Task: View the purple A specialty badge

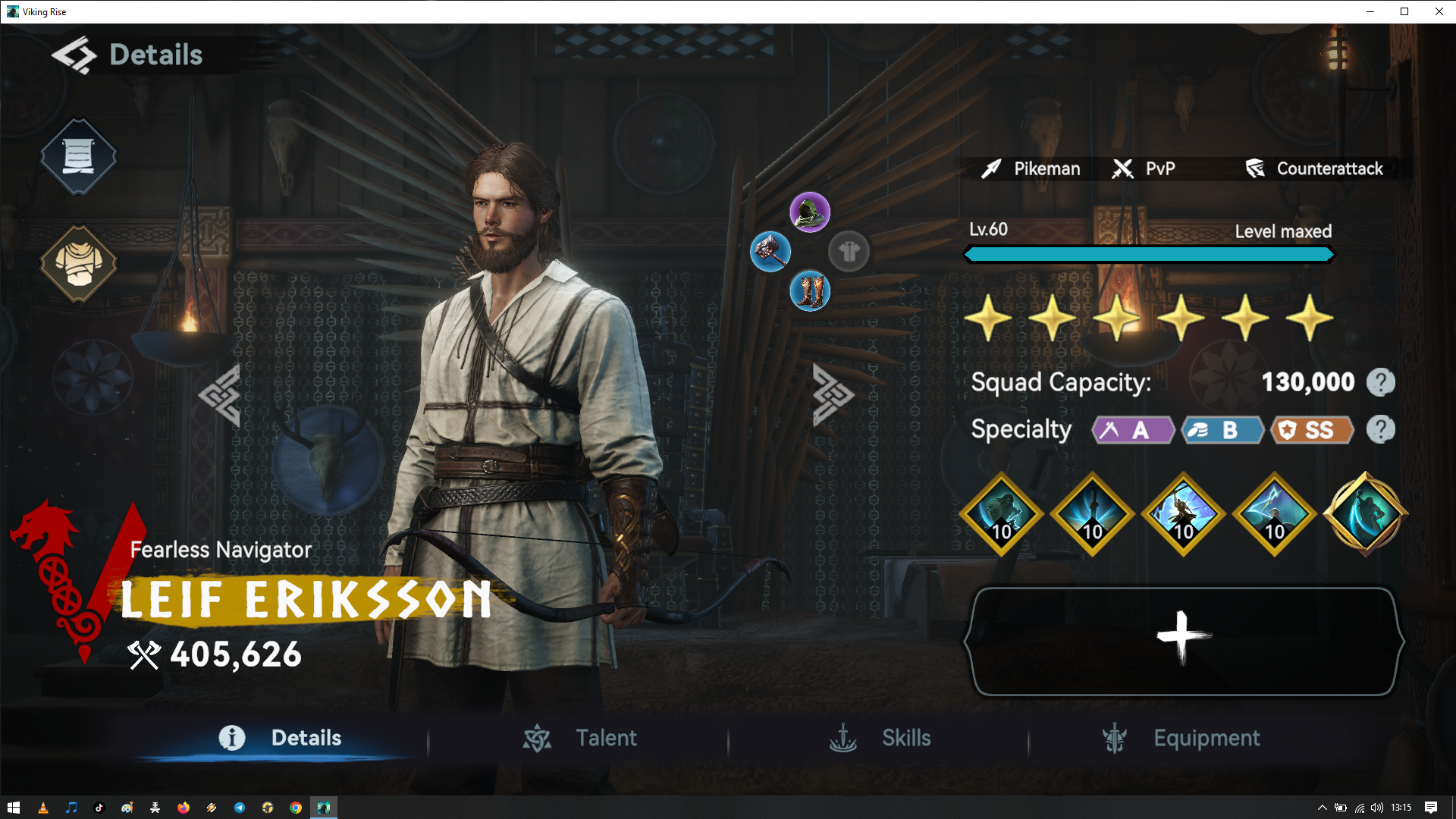Action: (1132, 430)
